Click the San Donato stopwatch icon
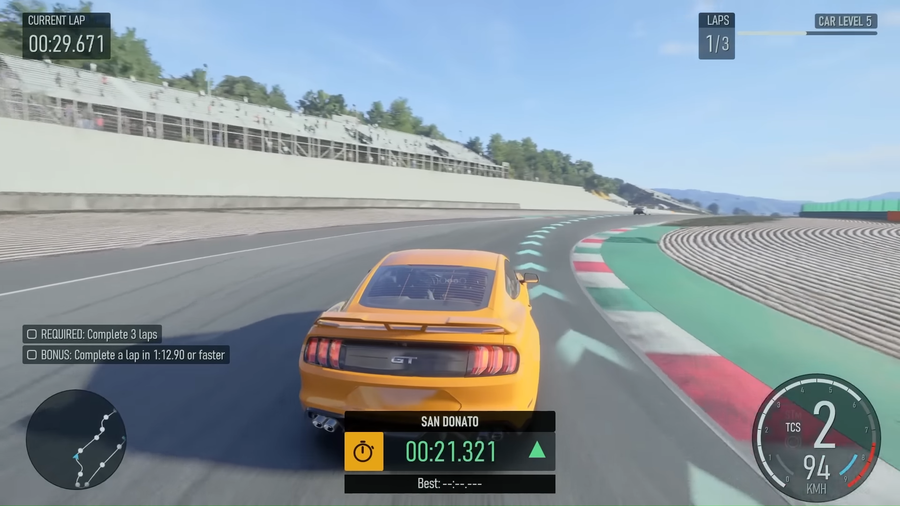900x506 pixels. pos(364,452)
